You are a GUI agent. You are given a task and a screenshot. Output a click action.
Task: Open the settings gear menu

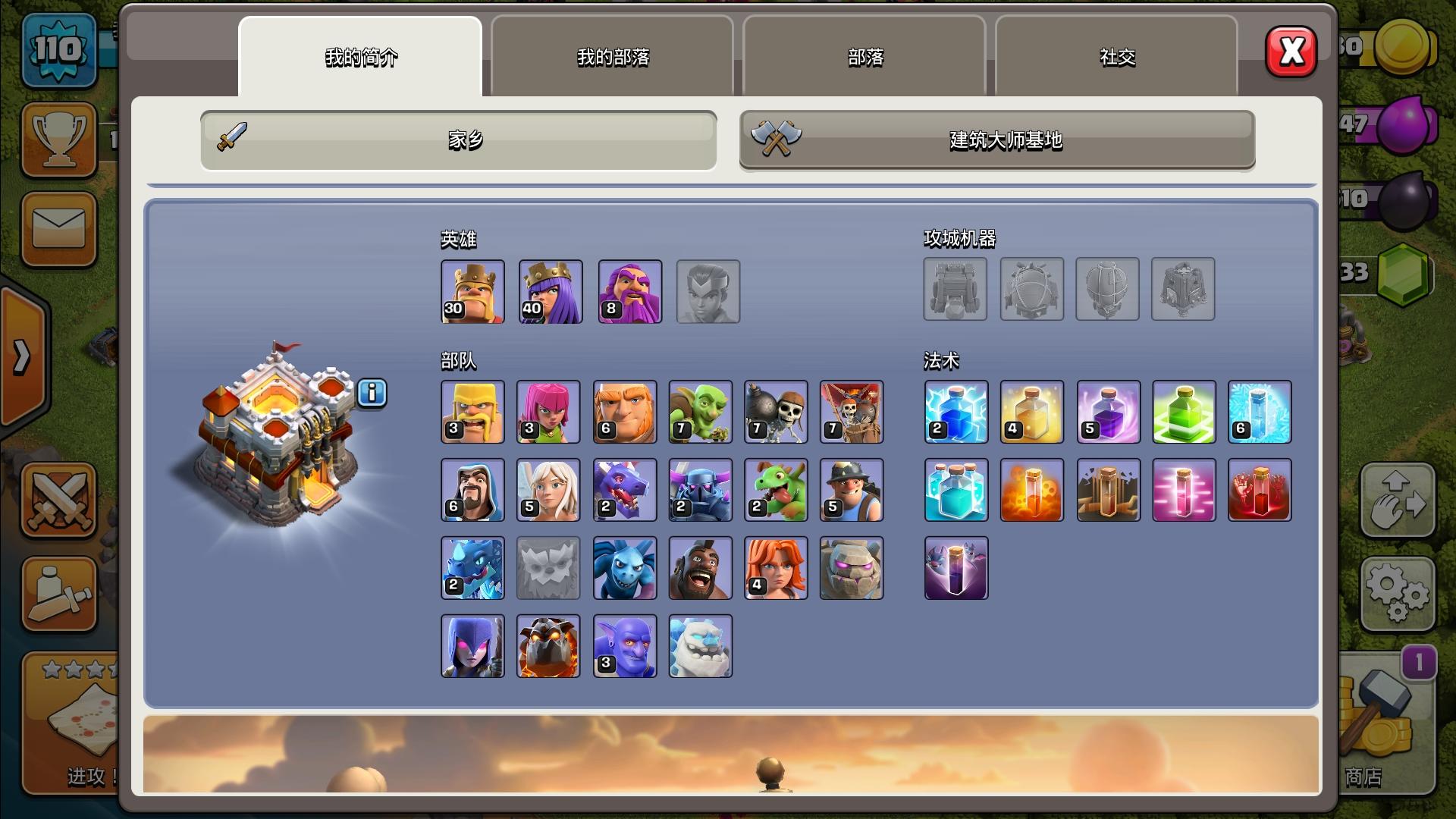click(x=1398, y=595)
